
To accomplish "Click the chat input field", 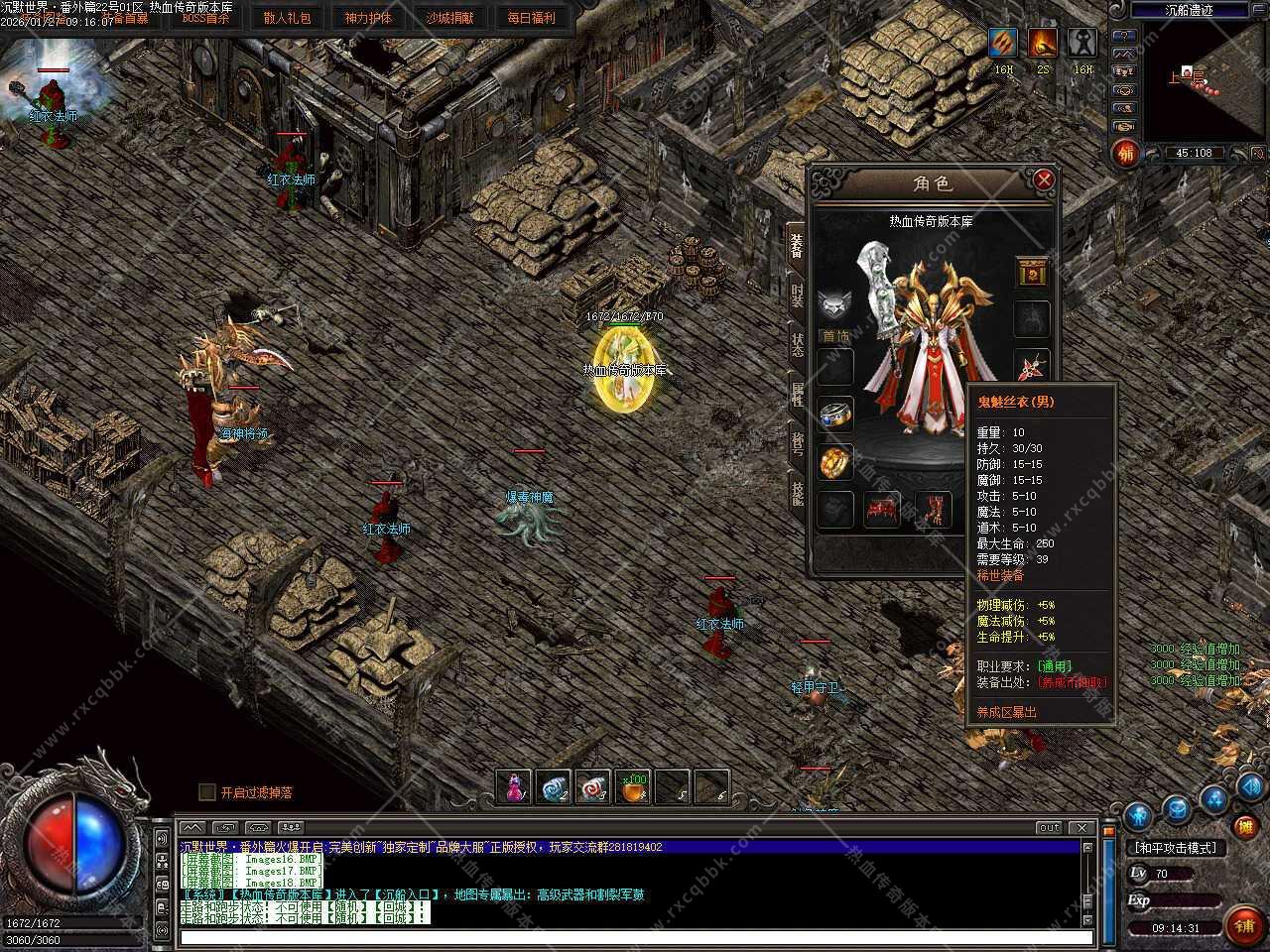I will click(x=635, y=936).
